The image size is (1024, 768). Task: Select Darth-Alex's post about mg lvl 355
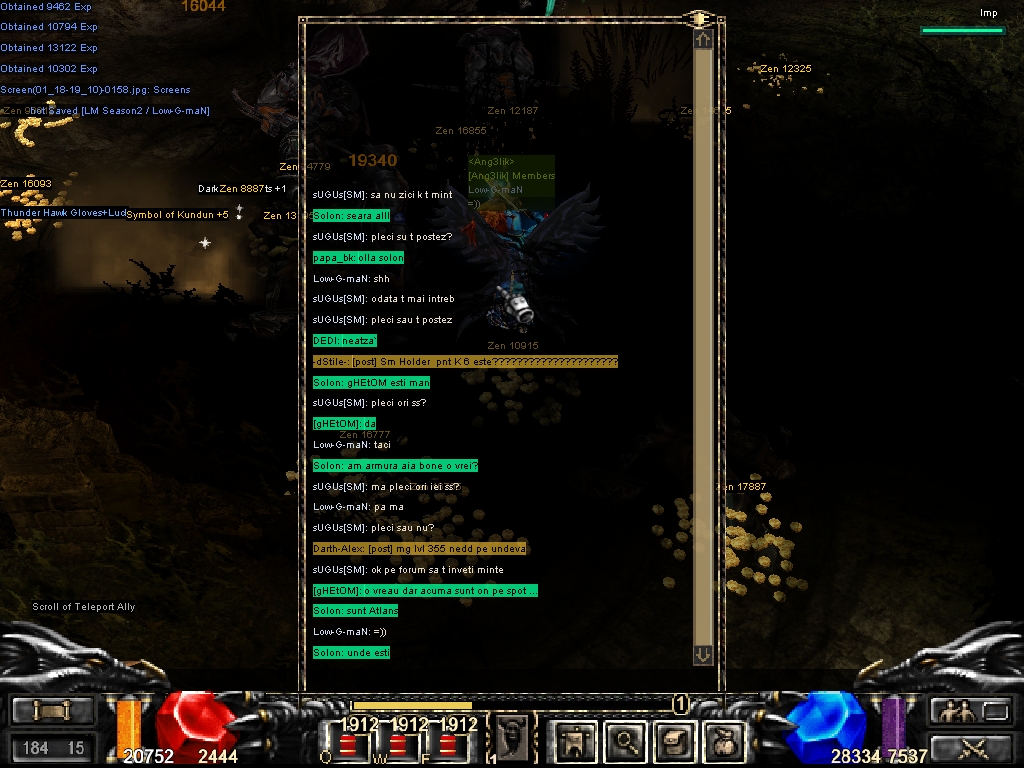coord(419,549)
